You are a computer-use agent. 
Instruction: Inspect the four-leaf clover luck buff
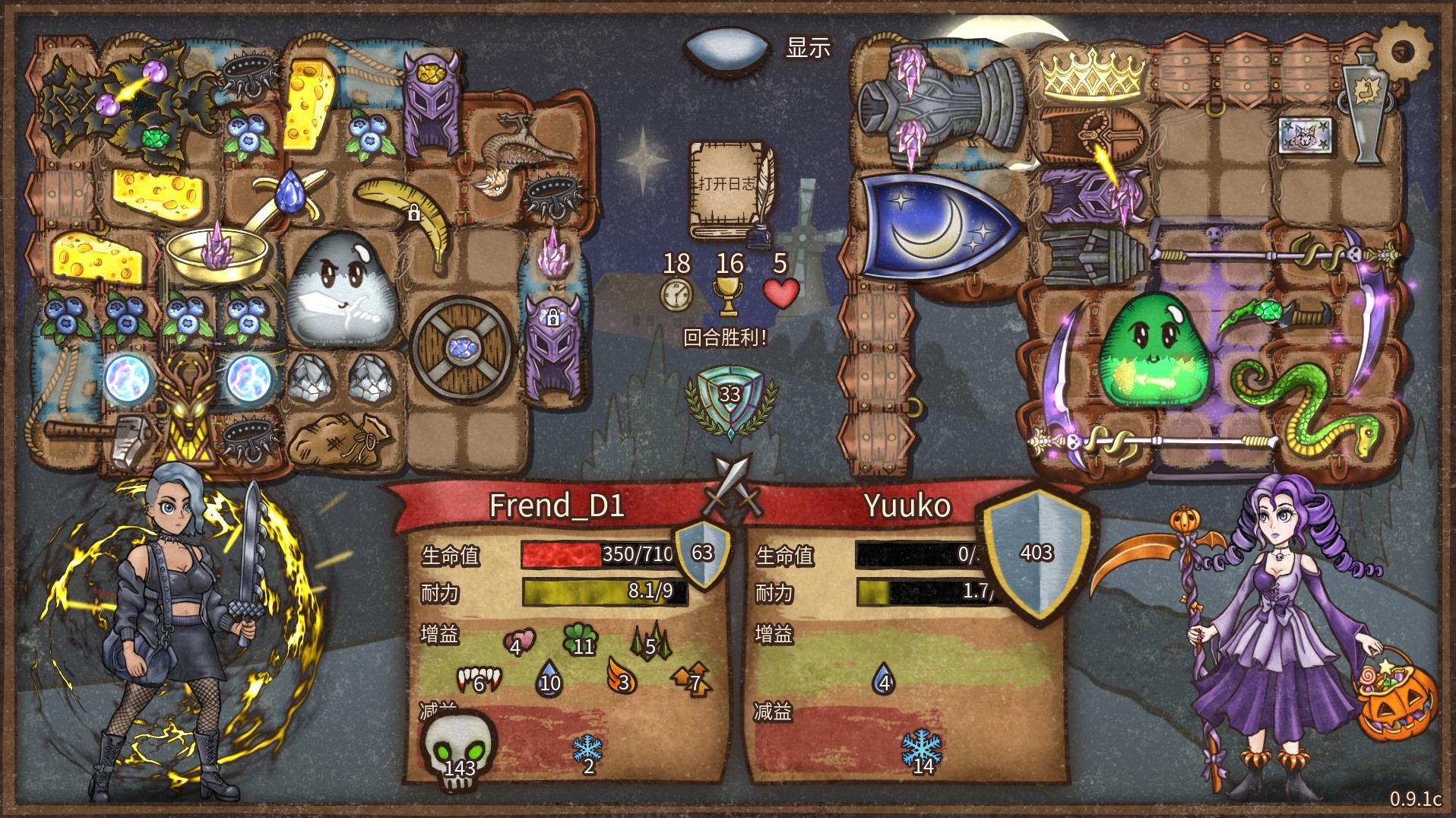pyautogui.click(x=580, y=639)
